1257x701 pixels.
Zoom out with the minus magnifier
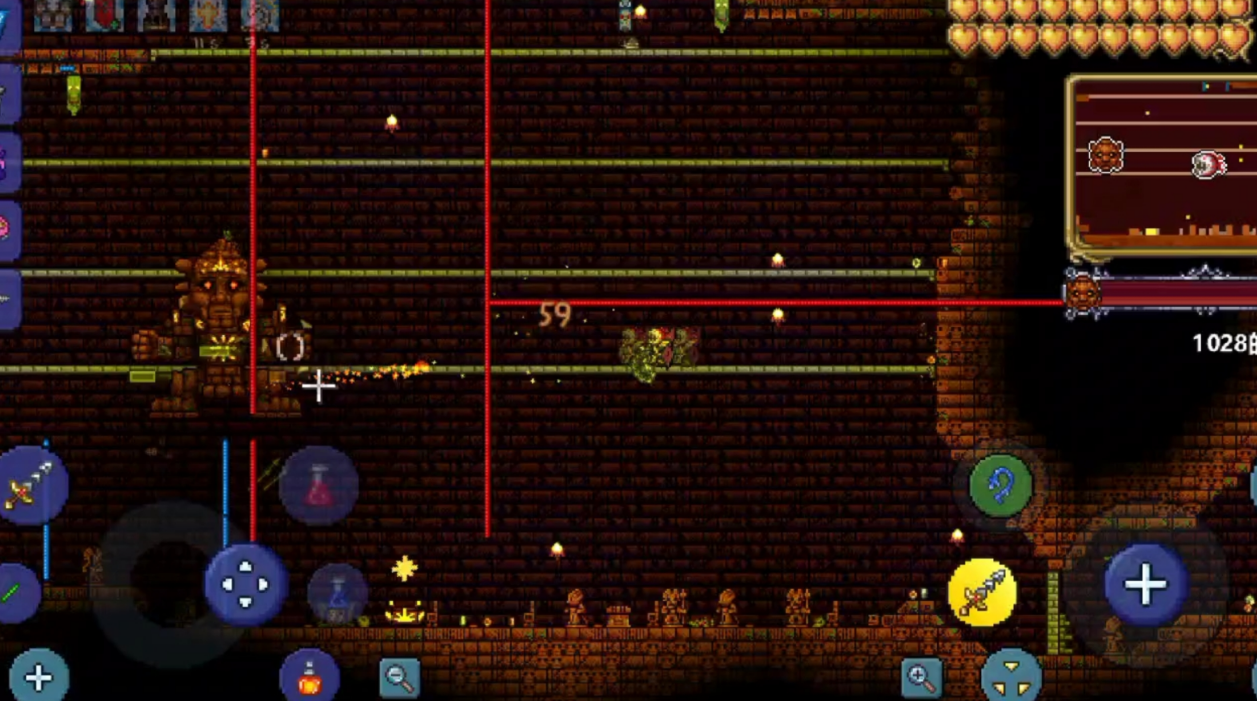coord(399,678)
